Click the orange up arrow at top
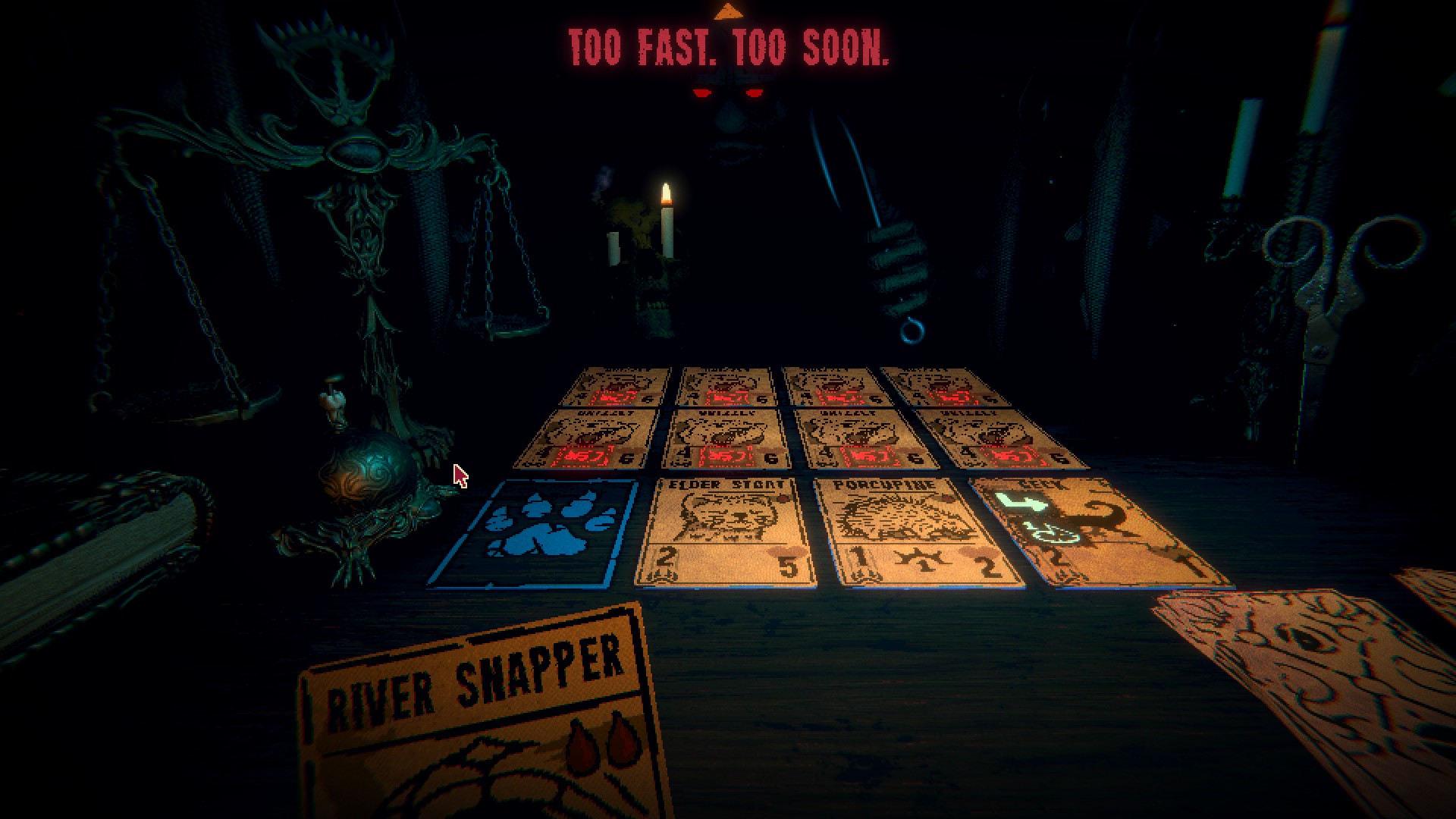The width and height of the screenshot is (1456, 819). (728, 11)
